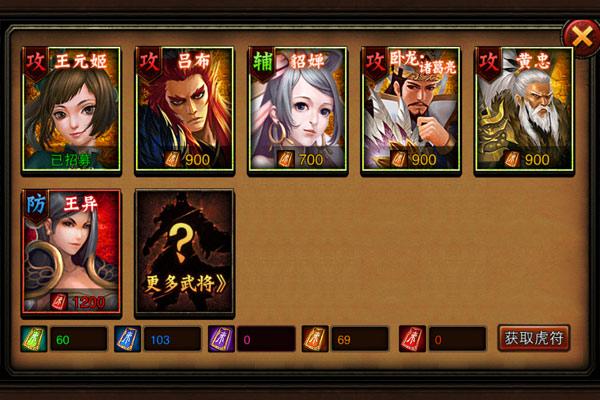Choose the 黄忠 hero card

click(523, 110)
